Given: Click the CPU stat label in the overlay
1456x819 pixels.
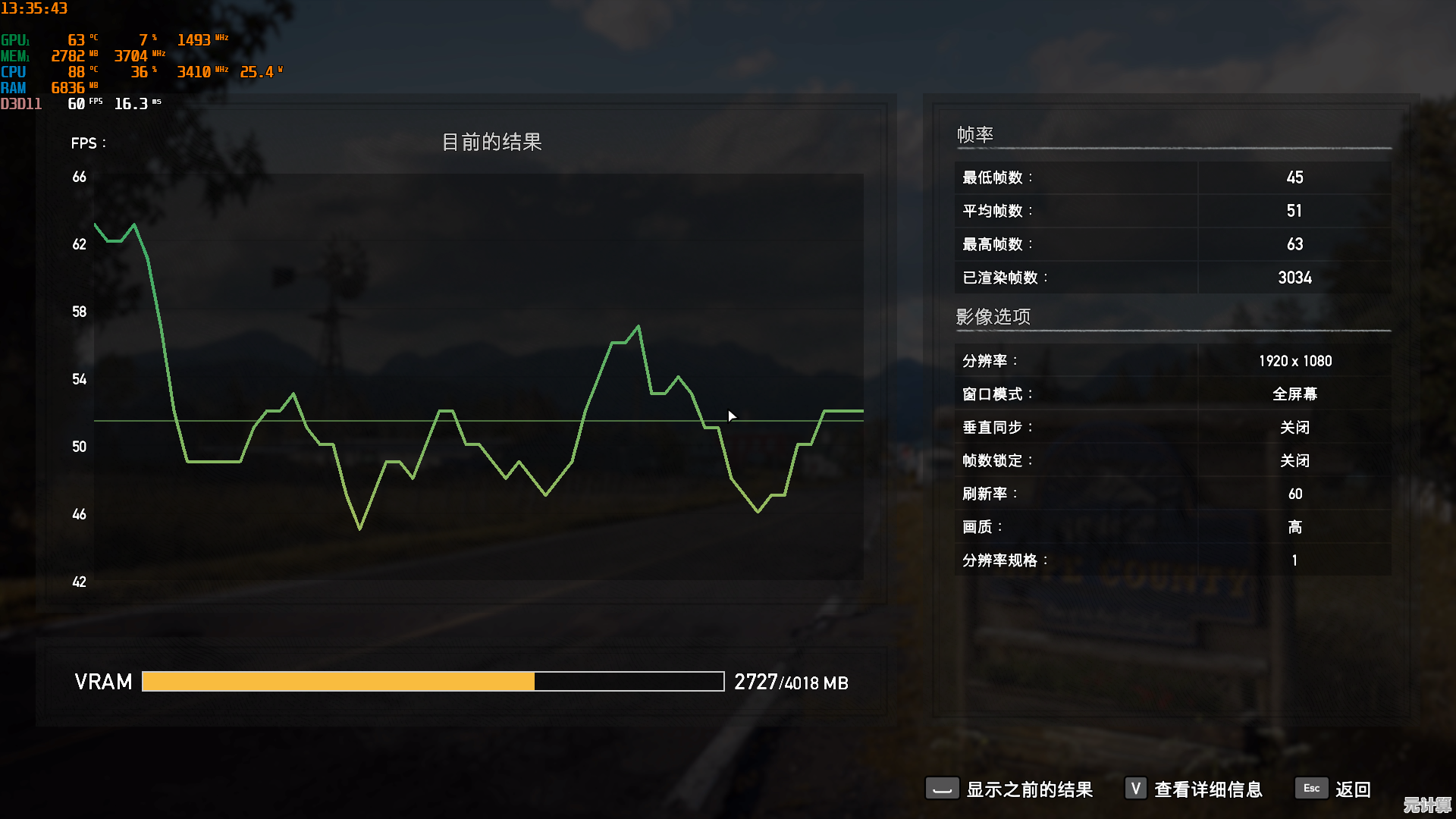Looking at the screenshot, I should coord(13,71).
